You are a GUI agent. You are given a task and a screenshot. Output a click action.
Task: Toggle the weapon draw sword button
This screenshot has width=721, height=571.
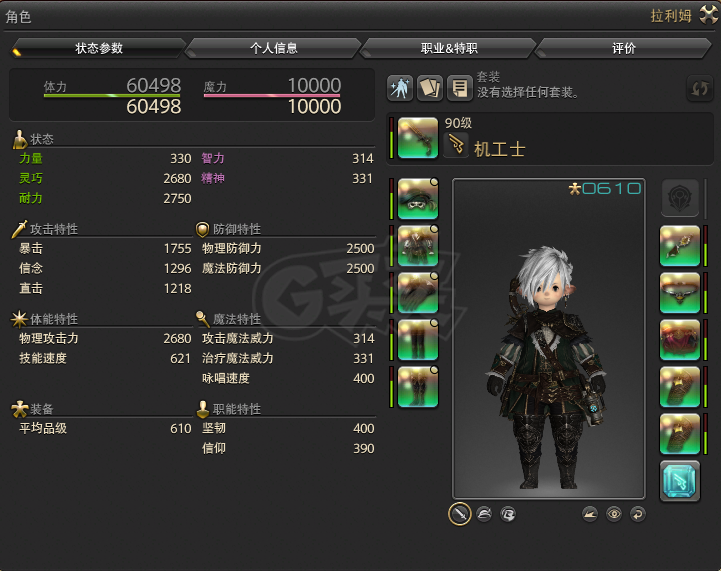click(x=460, y=514)
